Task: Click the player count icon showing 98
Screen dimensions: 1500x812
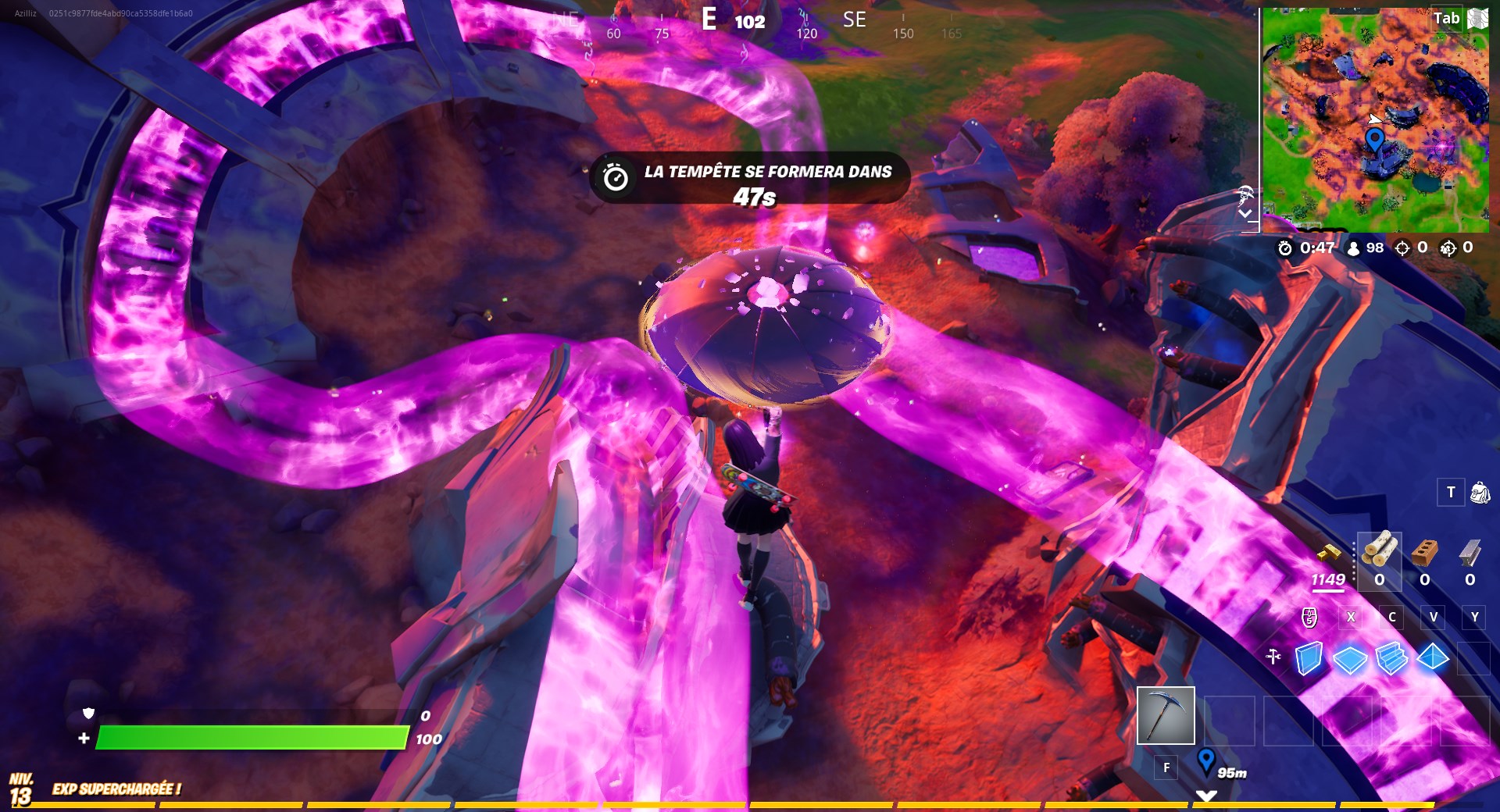Action: (x=1353, y=248)
